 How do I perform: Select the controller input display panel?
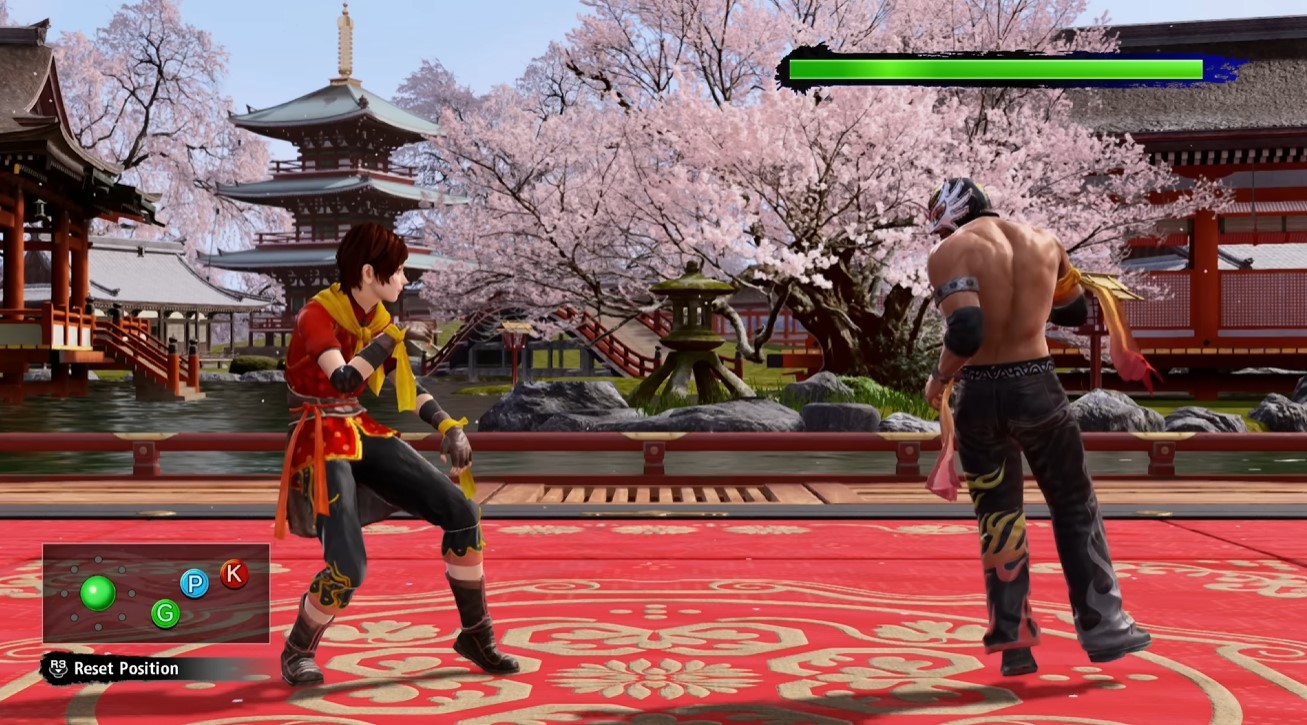155,595
